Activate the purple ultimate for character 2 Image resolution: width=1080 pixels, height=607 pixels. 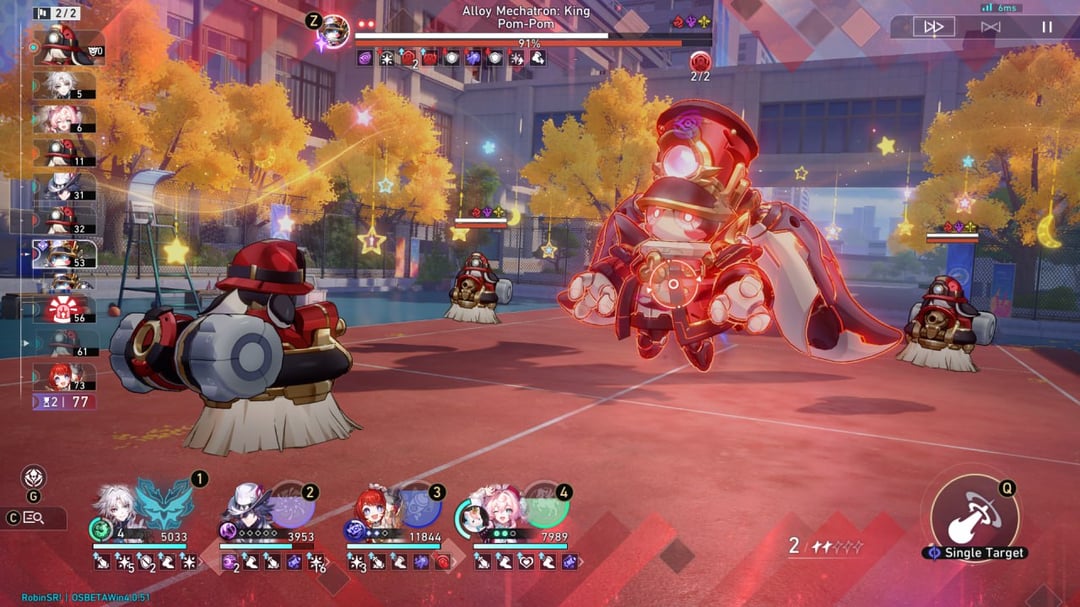point(291,505)
